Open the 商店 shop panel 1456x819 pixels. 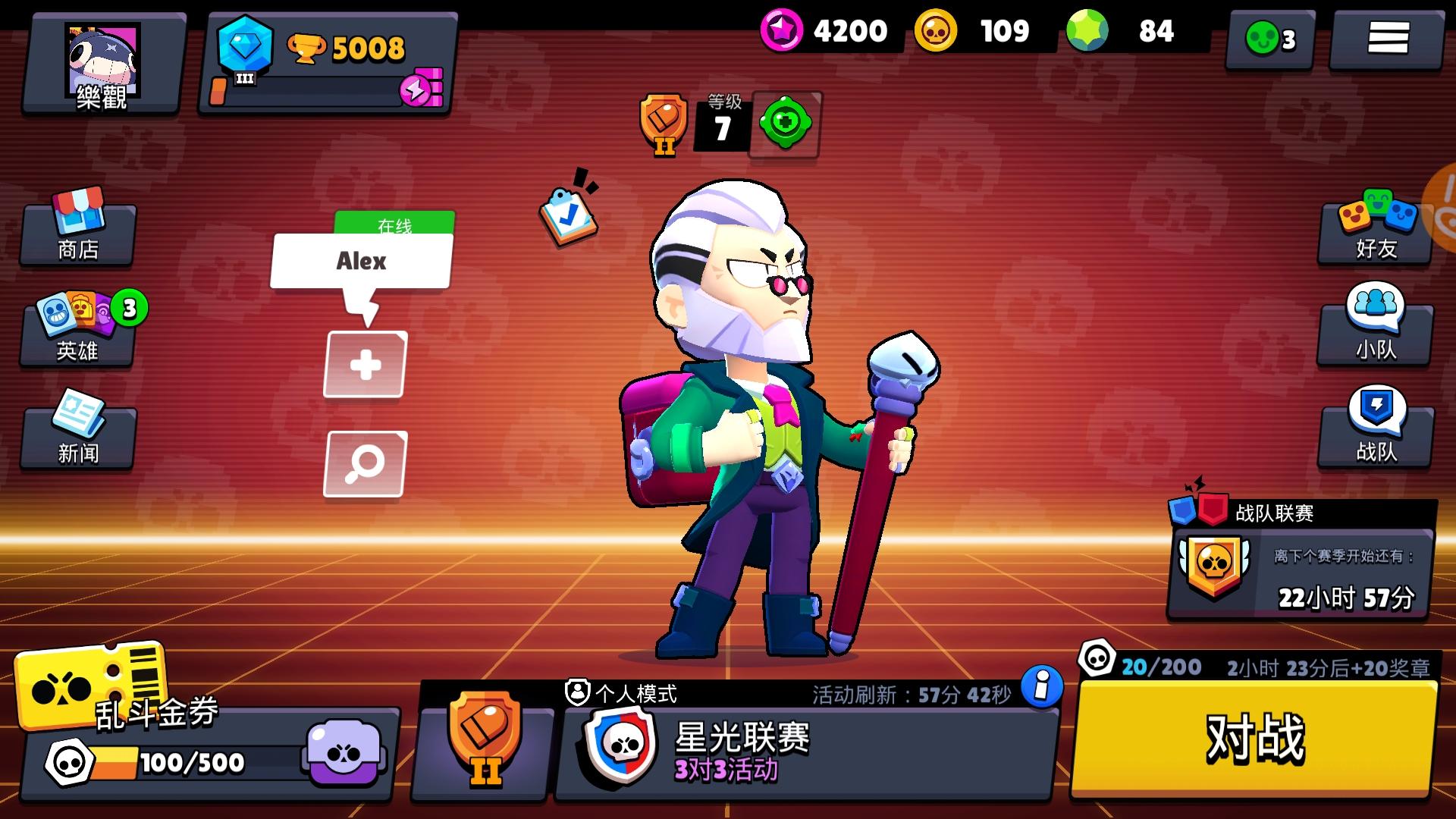(76, 231)
